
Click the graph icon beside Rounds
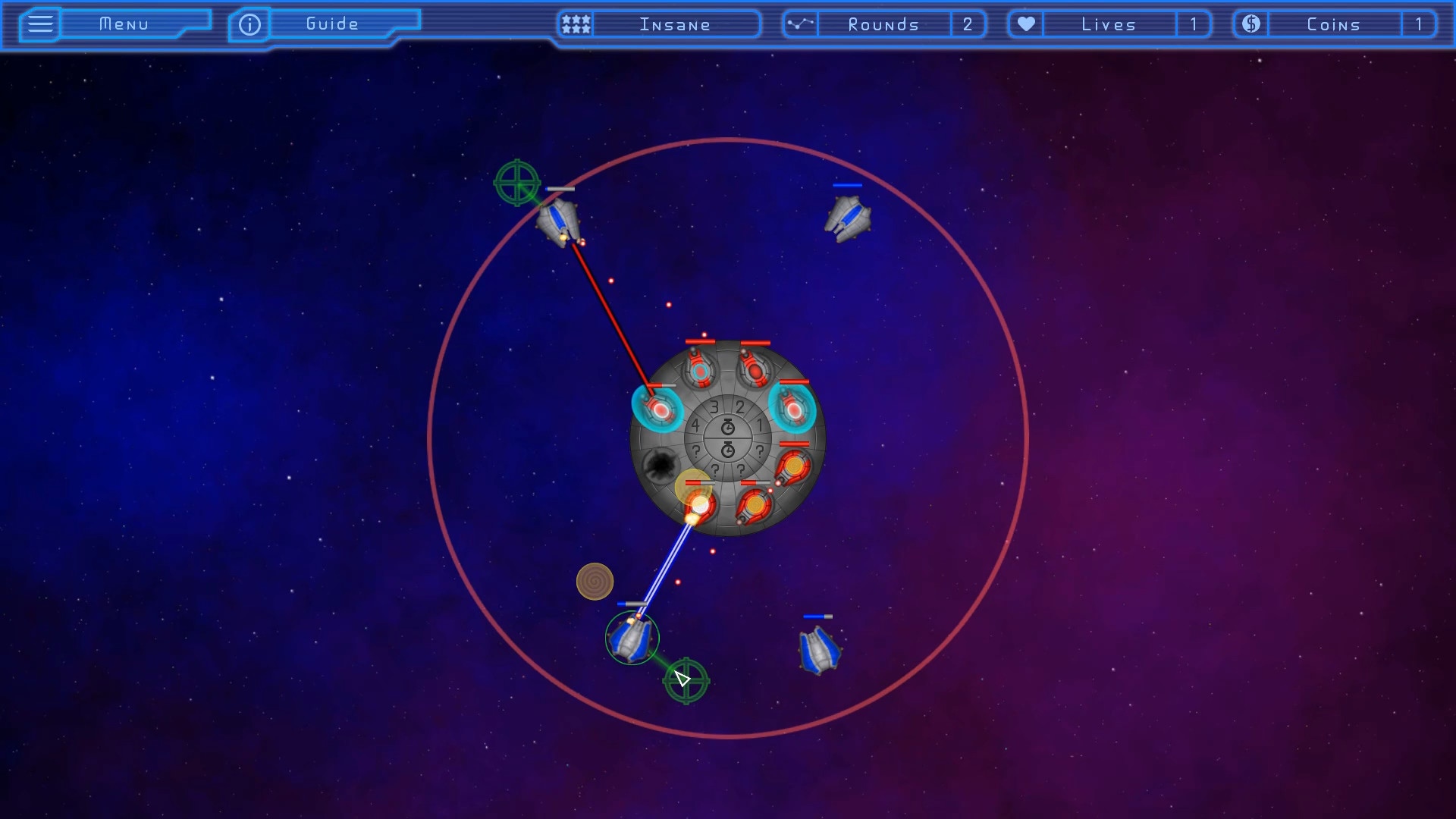[x=800, y=24]
